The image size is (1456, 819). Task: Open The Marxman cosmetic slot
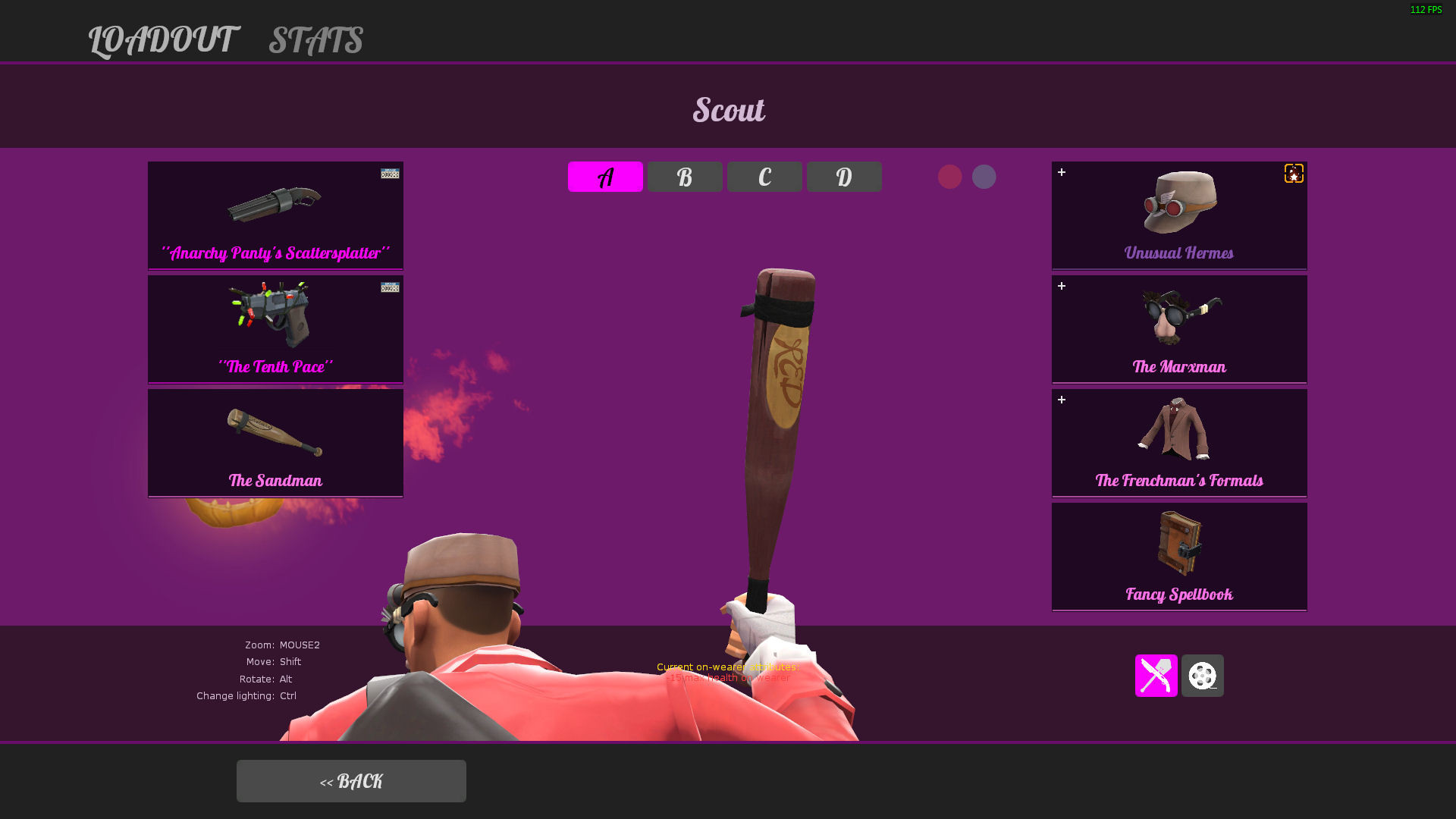click(x=1178, y=328)
